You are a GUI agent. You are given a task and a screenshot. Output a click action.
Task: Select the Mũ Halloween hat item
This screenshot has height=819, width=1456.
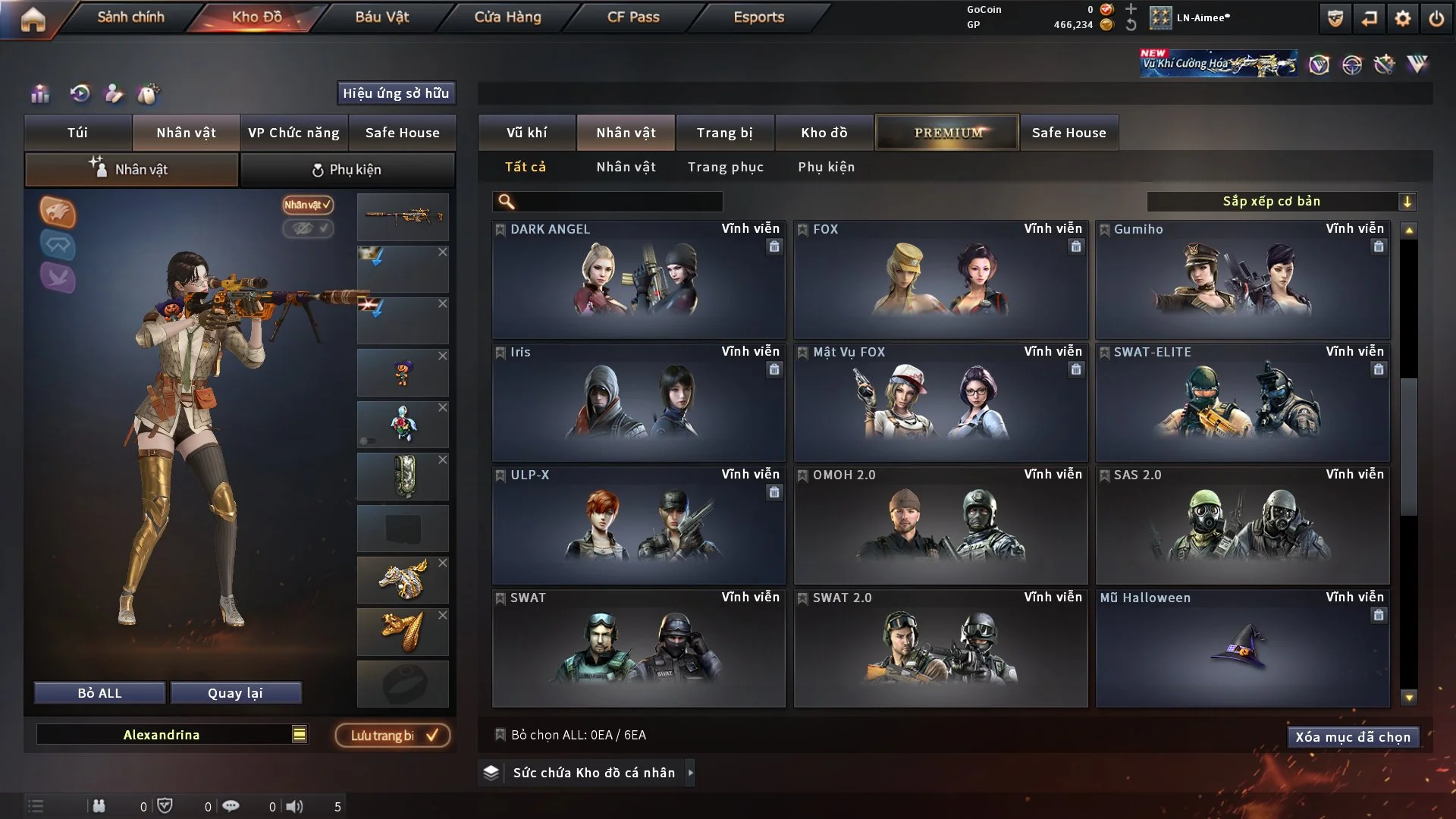[1242, 648]
